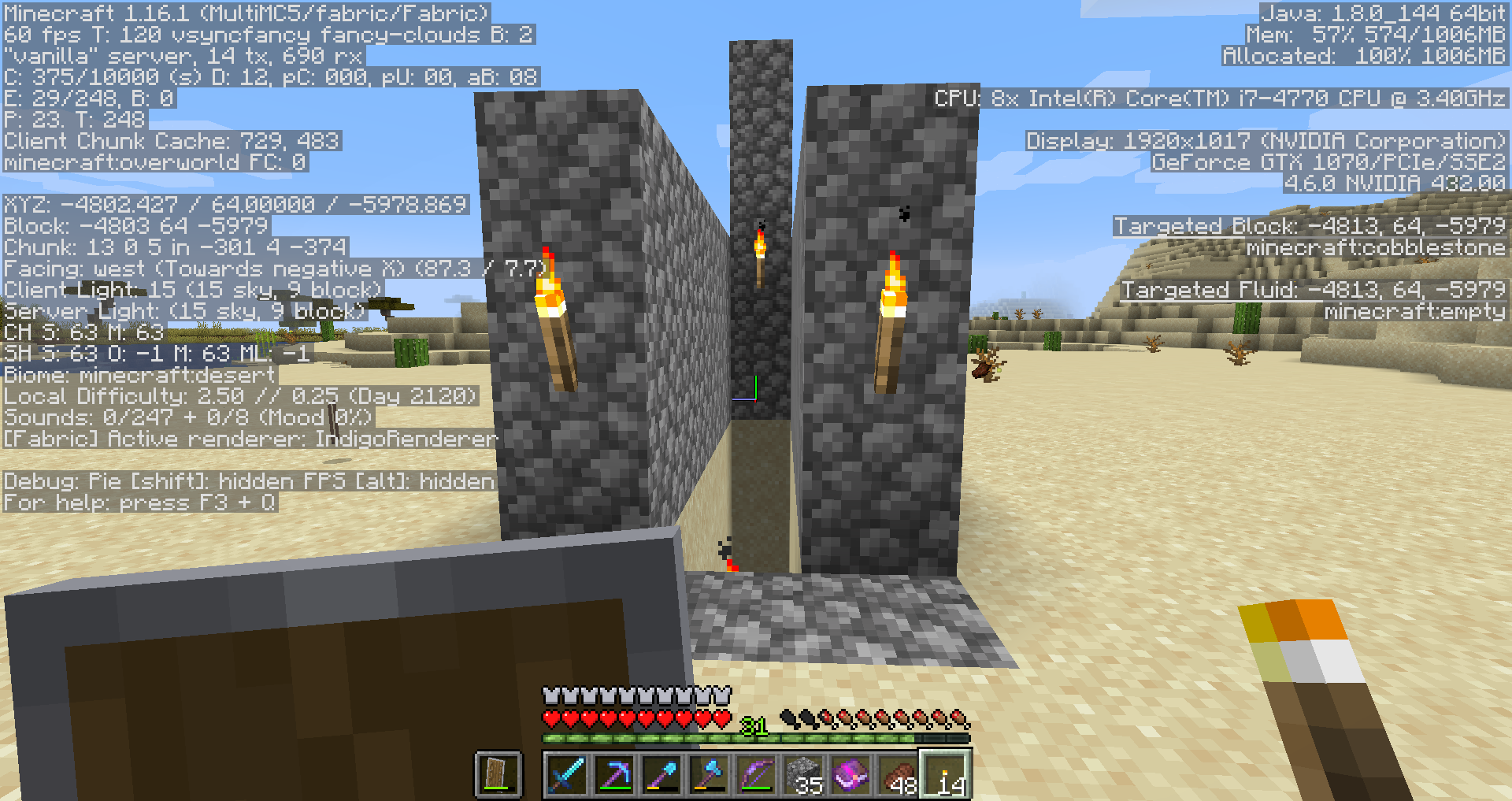Select the diamond pickaxe hotbar slot
This screenshot has width=1512, height=801.
614,774
